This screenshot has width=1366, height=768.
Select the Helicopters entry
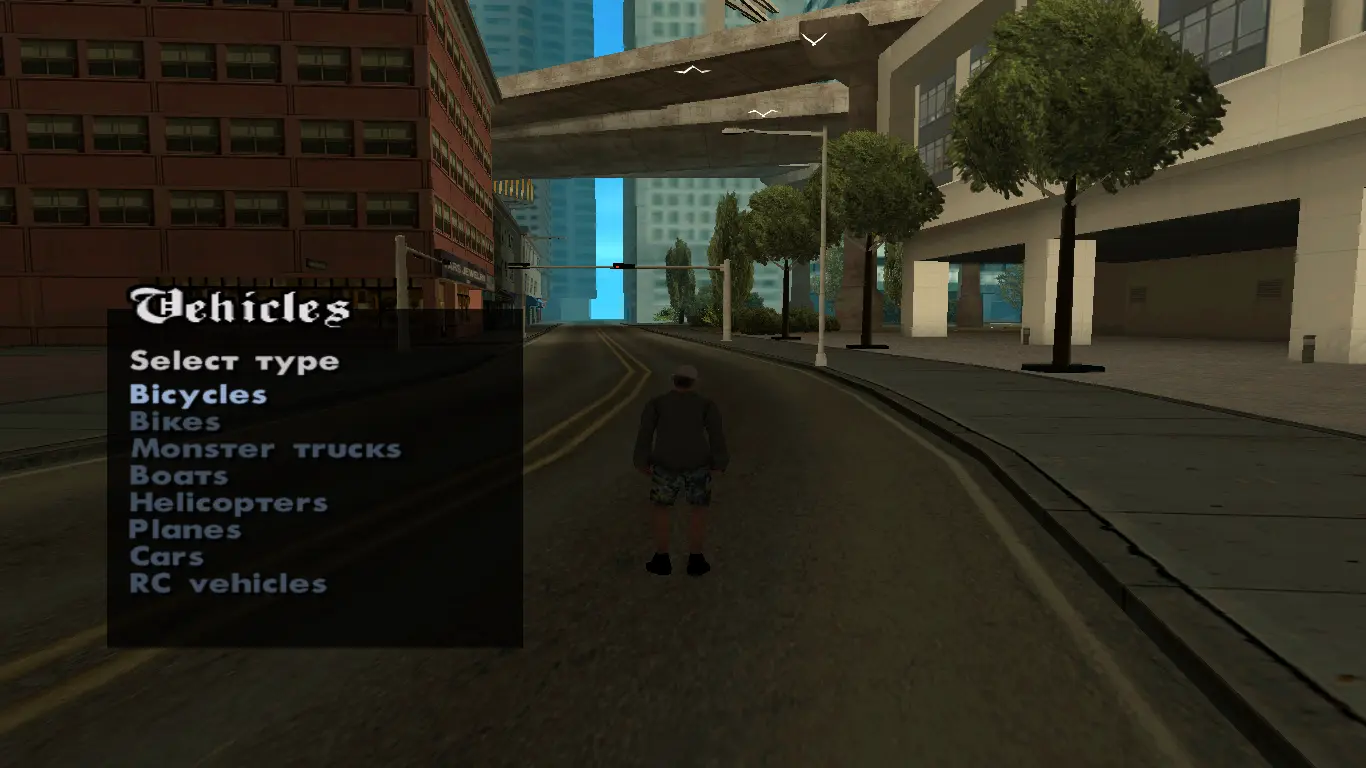pyautogui.click(x=228, y=503)
